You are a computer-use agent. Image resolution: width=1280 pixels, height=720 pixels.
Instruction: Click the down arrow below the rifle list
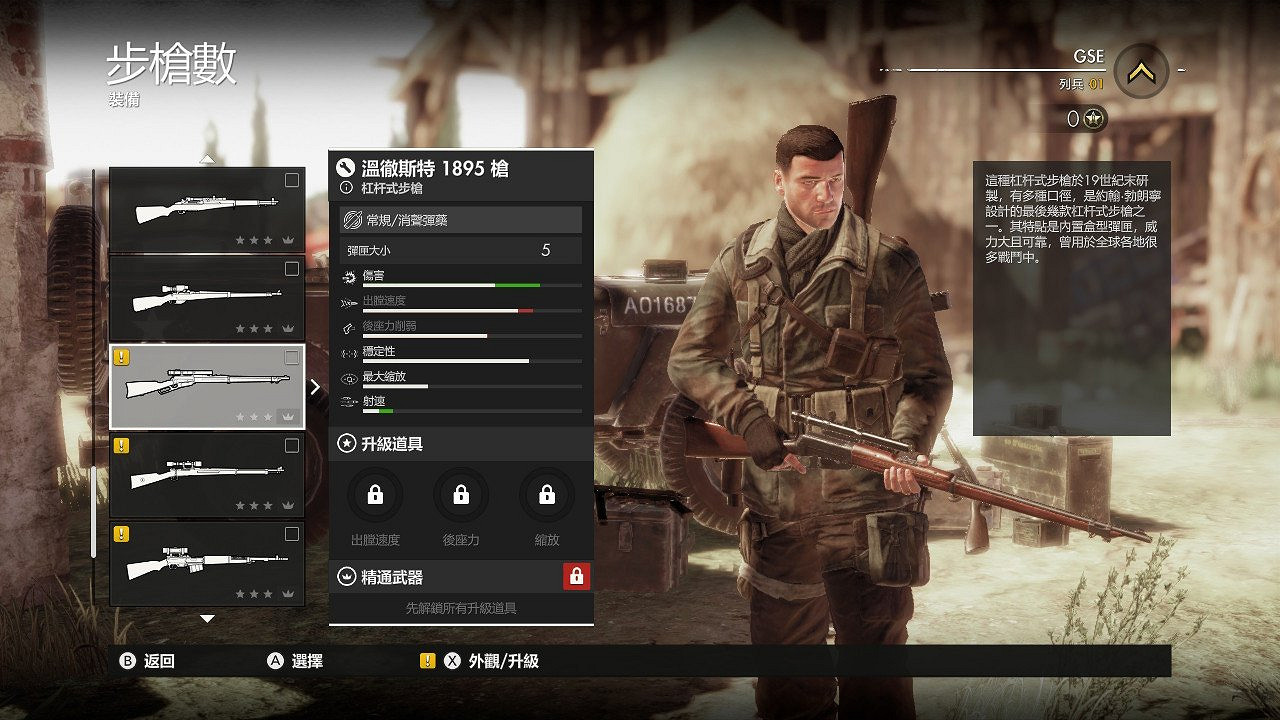tap(207, 619)
